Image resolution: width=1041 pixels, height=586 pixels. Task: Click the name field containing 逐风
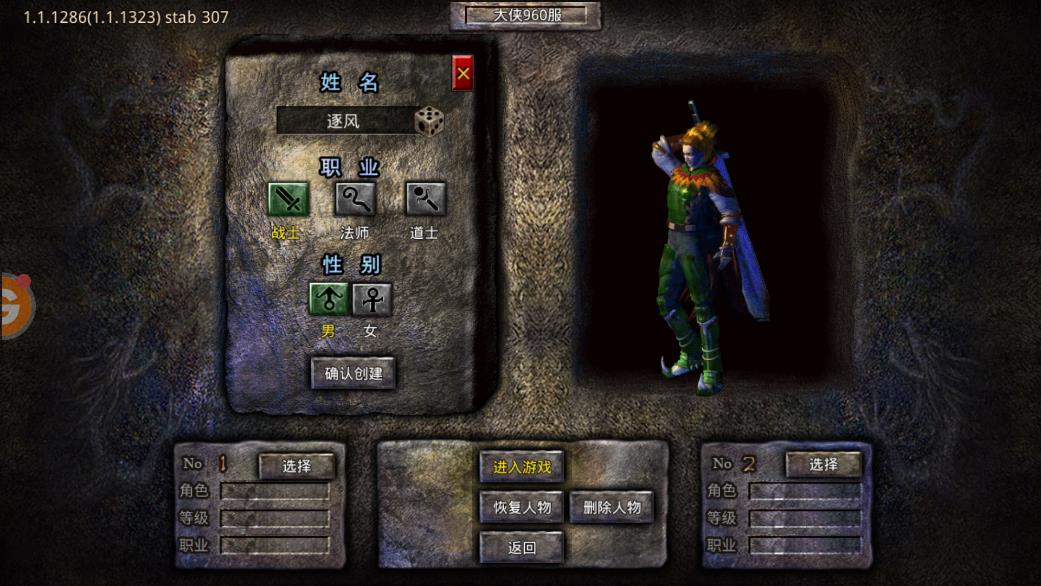(344, 121)
